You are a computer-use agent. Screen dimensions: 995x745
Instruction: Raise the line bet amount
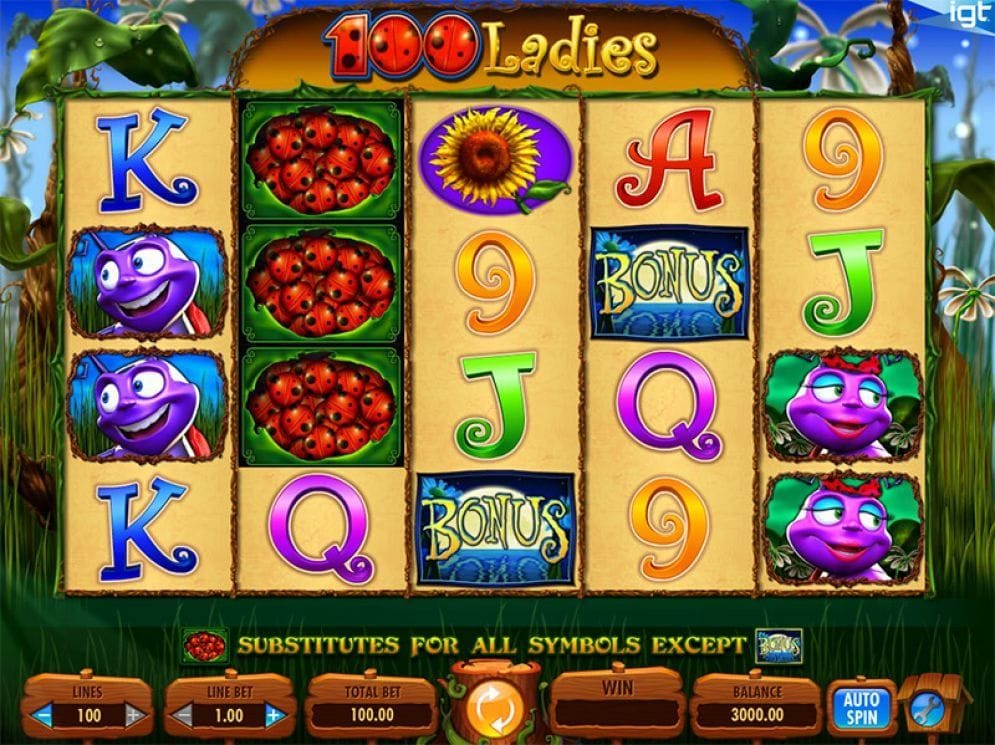pyautogui.click(x=273, y=716)
